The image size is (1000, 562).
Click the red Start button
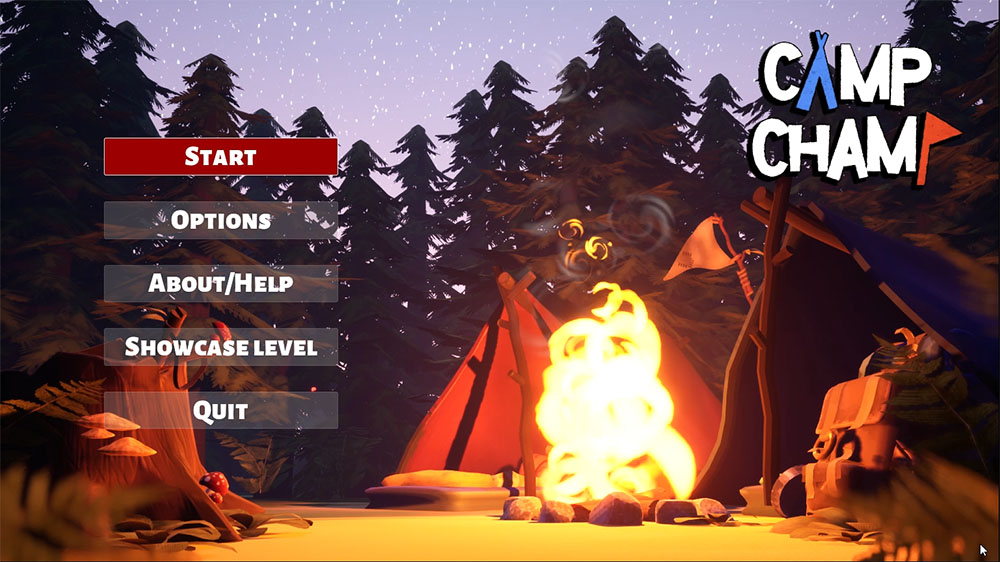[x=221, y=157]
